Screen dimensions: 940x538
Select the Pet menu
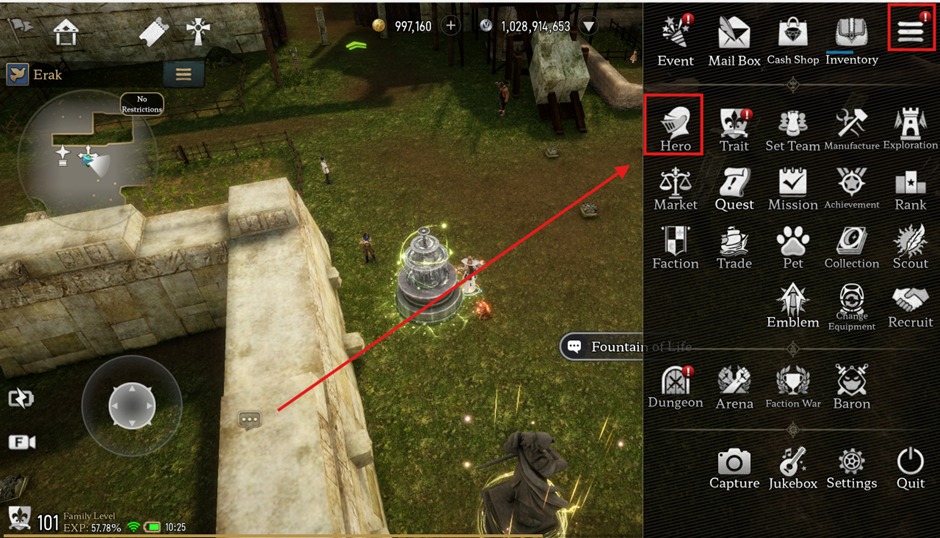pos(793,245)
